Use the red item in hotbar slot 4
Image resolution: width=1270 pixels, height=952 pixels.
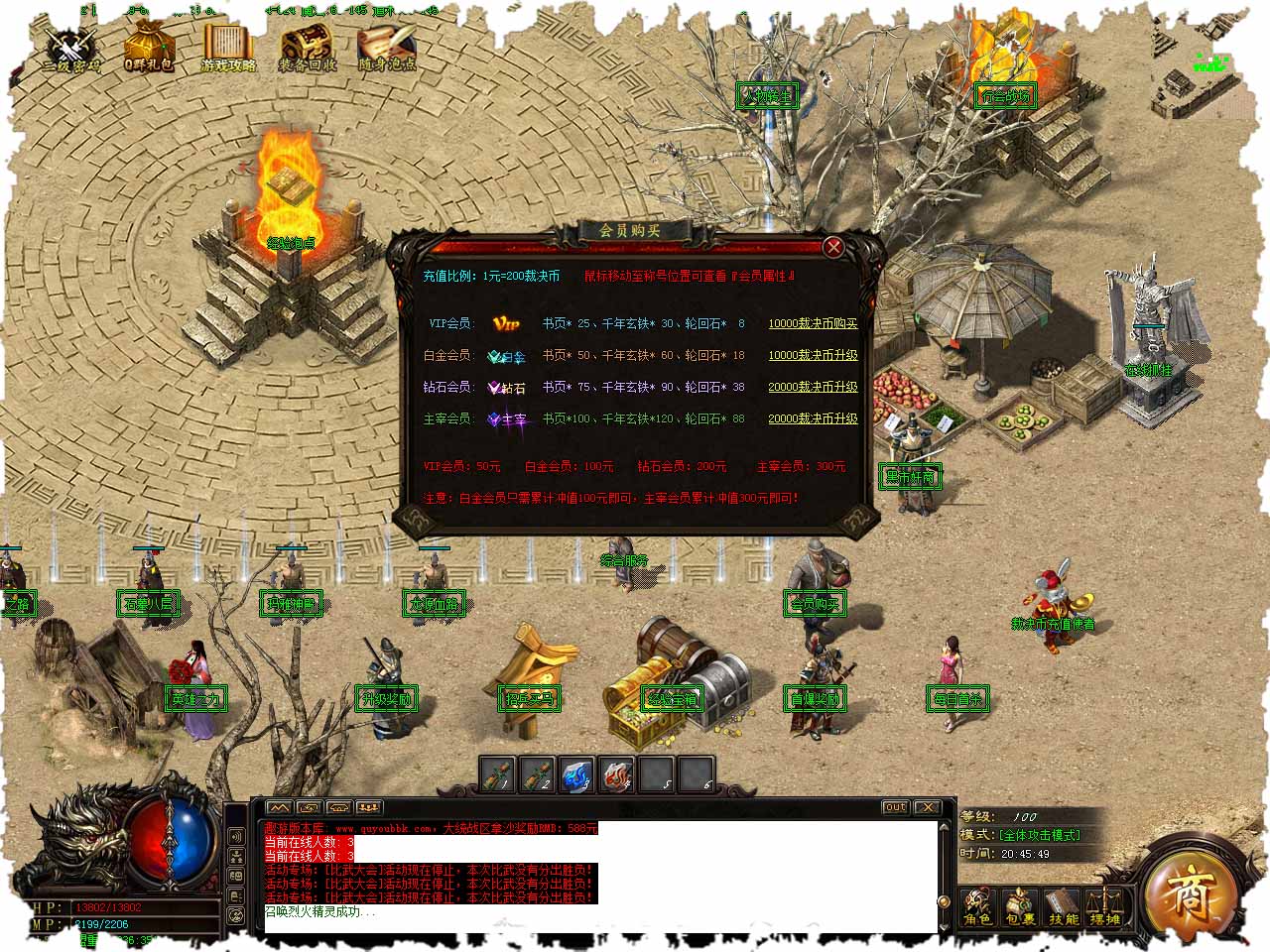pos(617,774)
